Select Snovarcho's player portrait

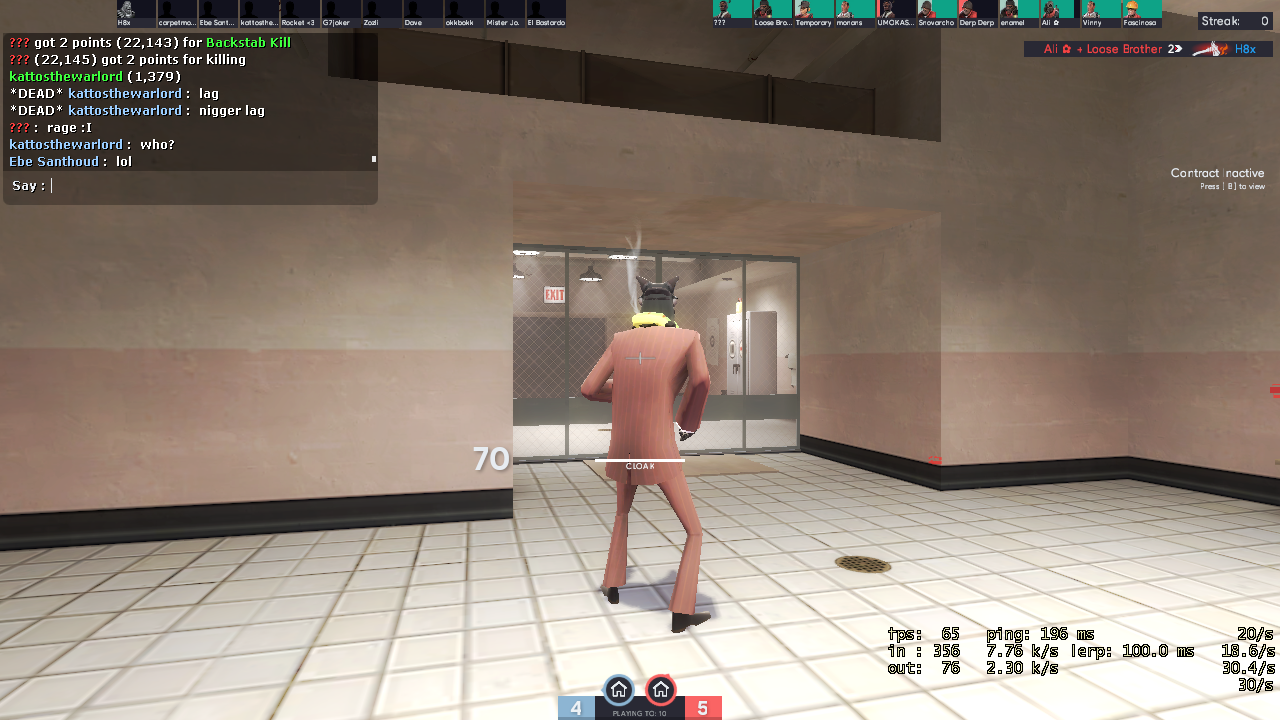(x=936, y=10)
